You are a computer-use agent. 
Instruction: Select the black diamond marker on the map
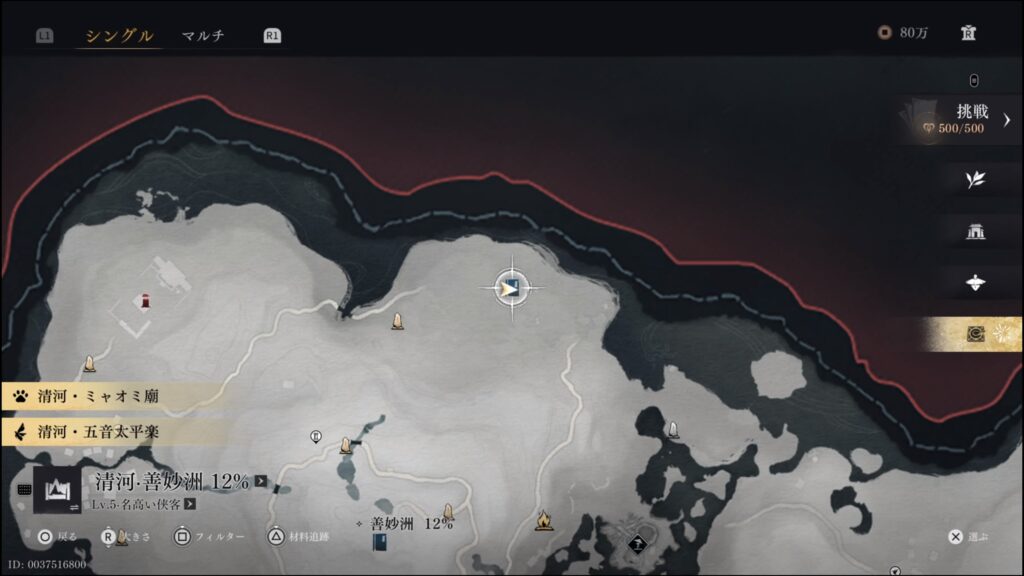(x=638, y=544)
